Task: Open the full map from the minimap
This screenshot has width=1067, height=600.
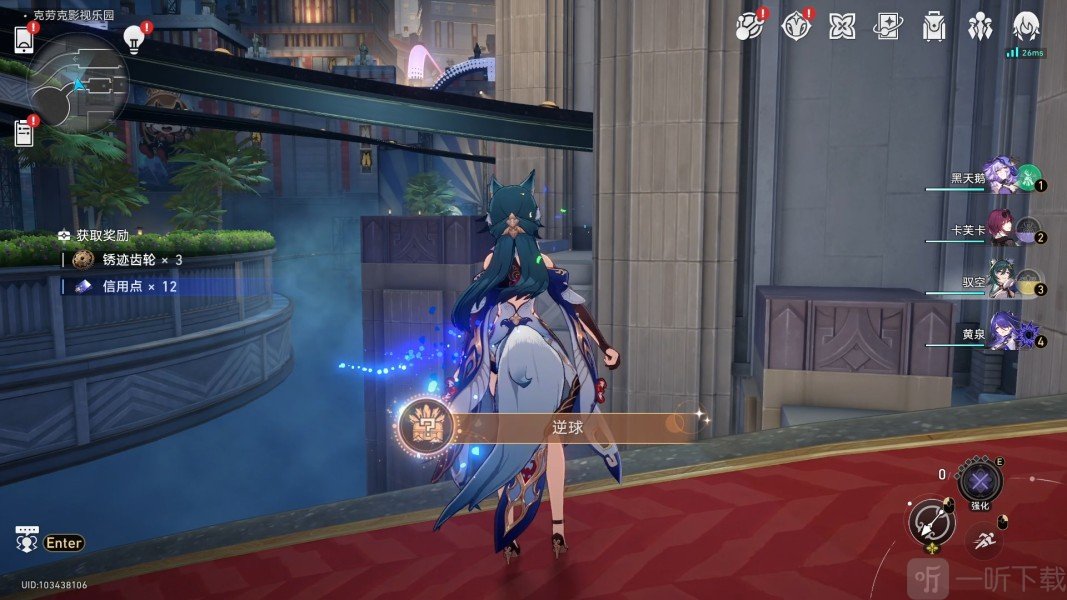Action: coord(78,84)
